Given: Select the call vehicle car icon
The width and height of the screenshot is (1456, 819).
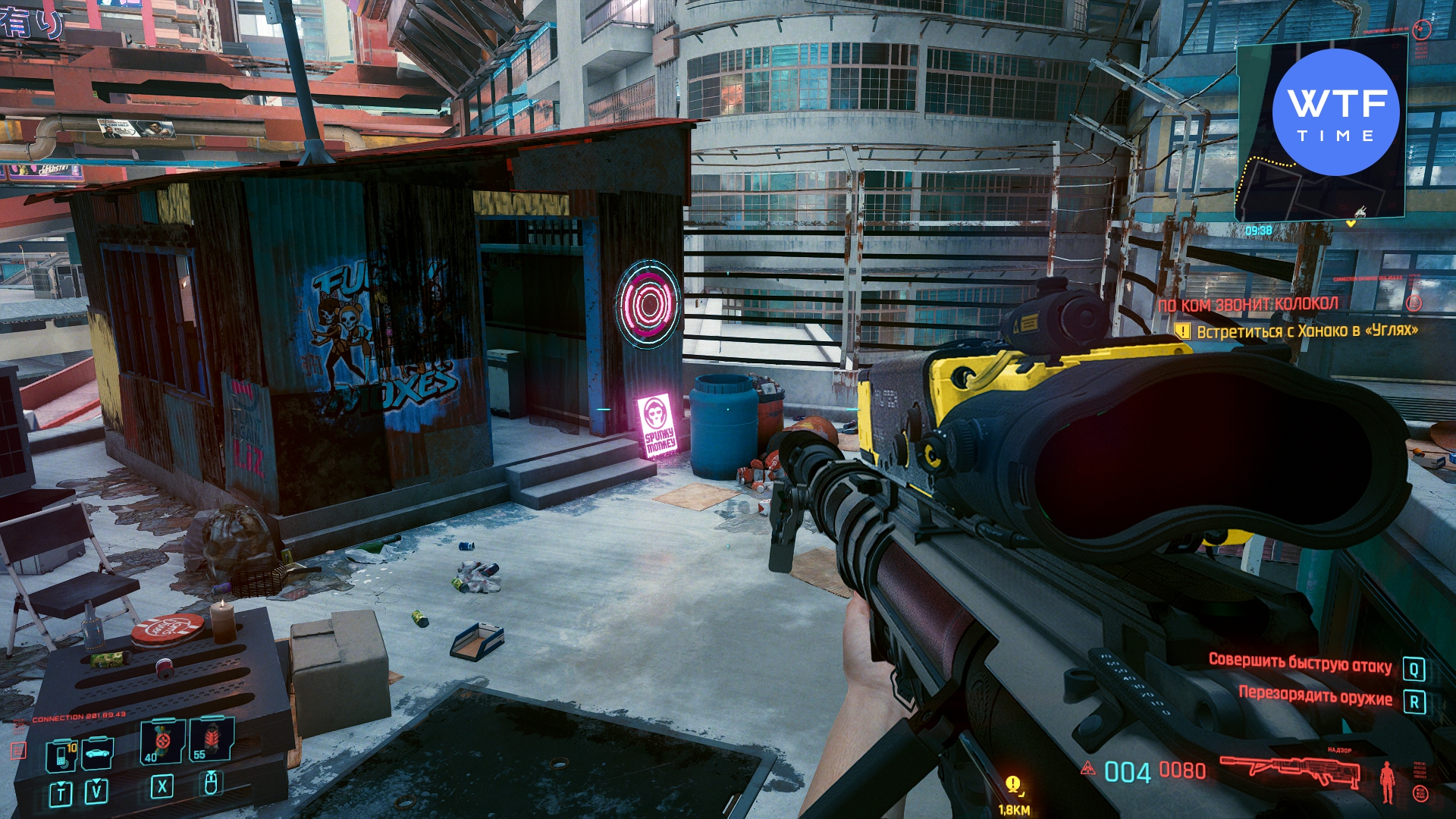Looking at the screenshot, I should (x=97, y=754).
